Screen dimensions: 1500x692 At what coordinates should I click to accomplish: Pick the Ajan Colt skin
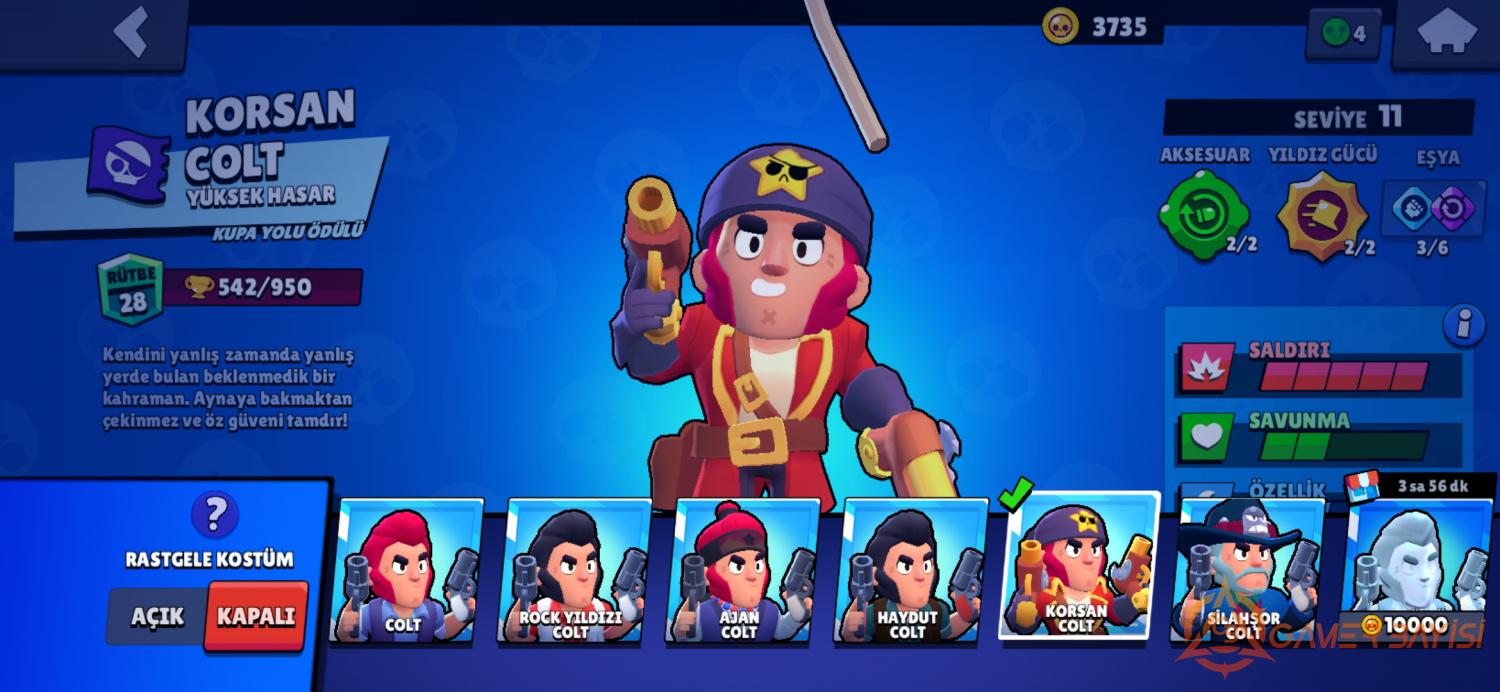(739, 572)
